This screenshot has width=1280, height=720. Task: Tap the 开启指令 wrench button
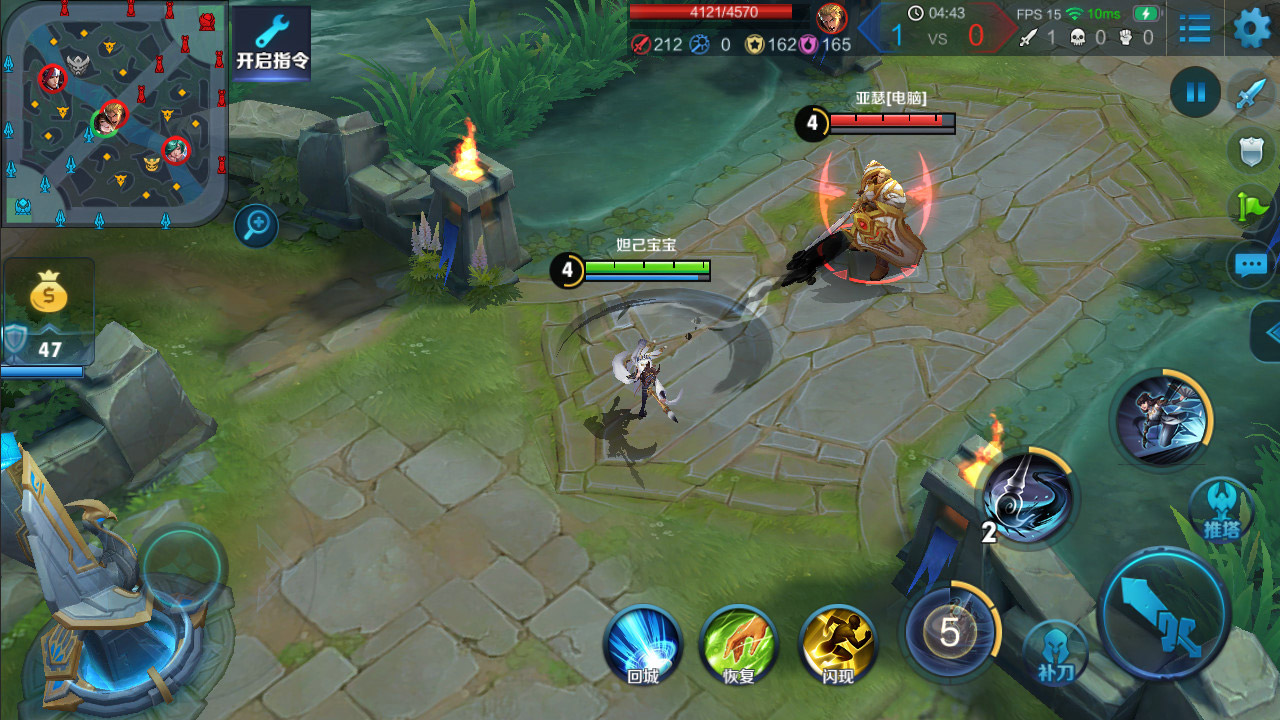click(271, 42)
